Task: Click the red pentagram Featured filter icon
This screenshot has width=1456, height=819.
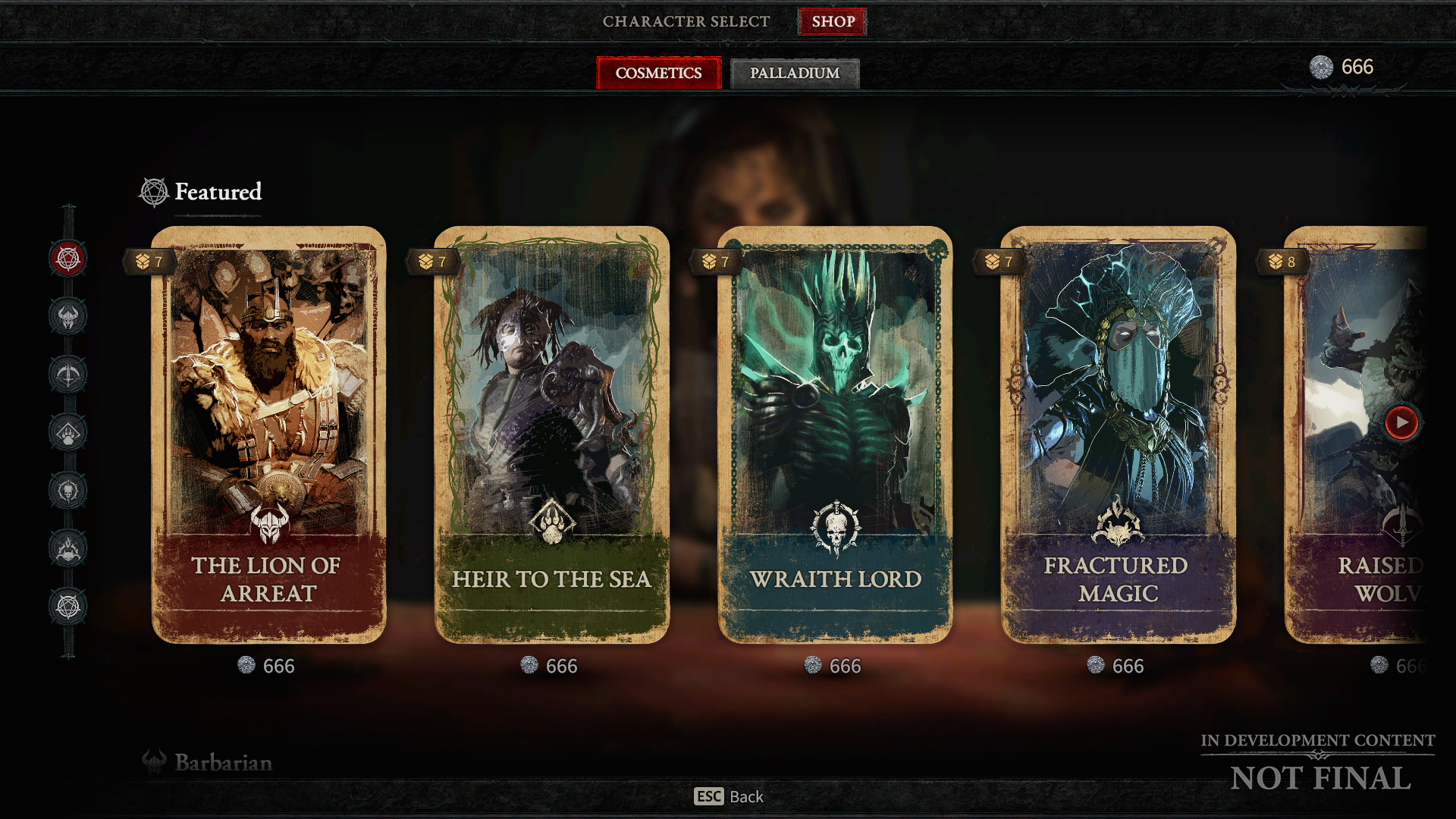Action: tap(68, 259)
